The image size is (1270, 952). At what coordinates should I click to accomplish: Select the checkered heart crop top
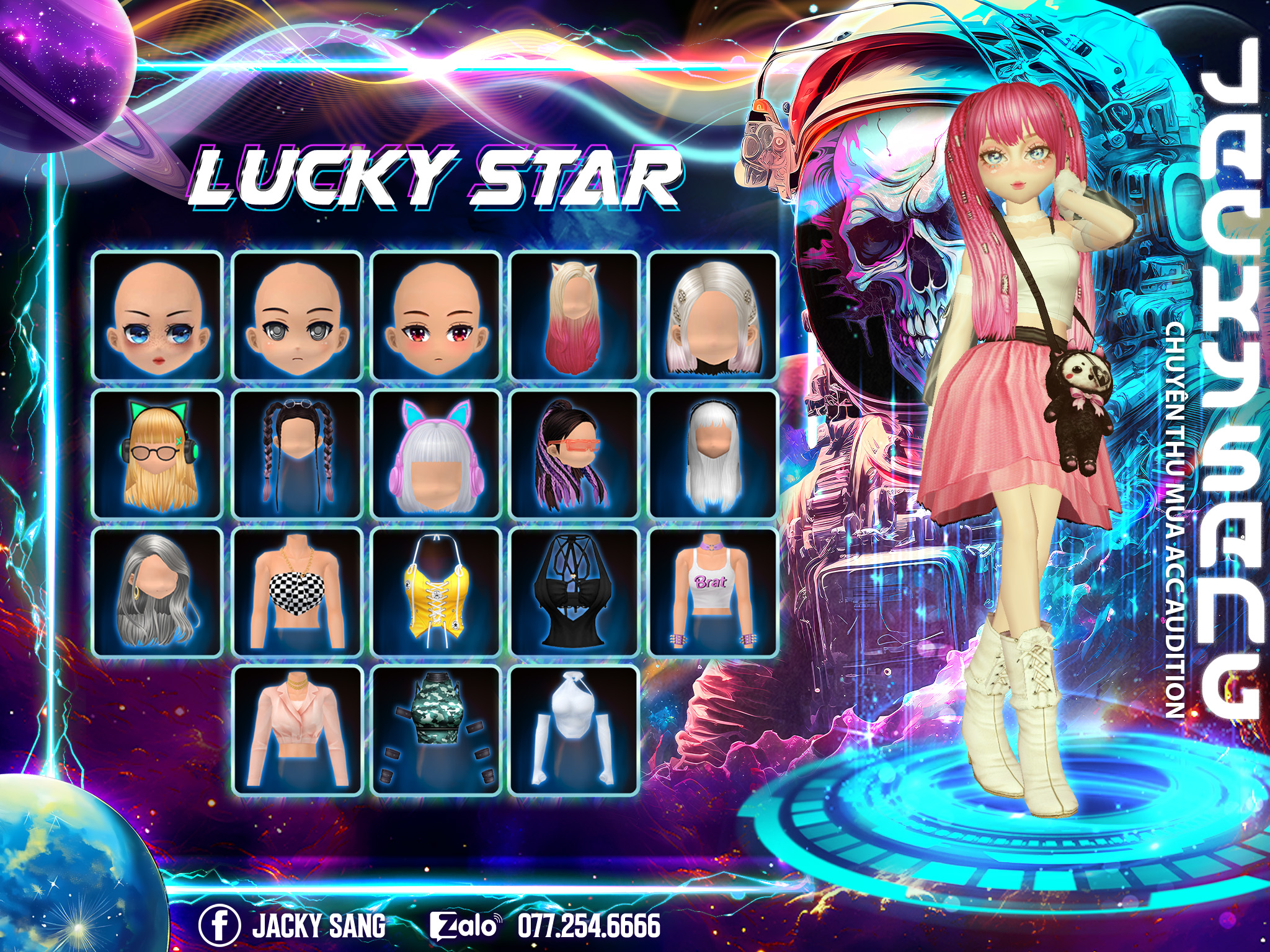click(297, 593)
